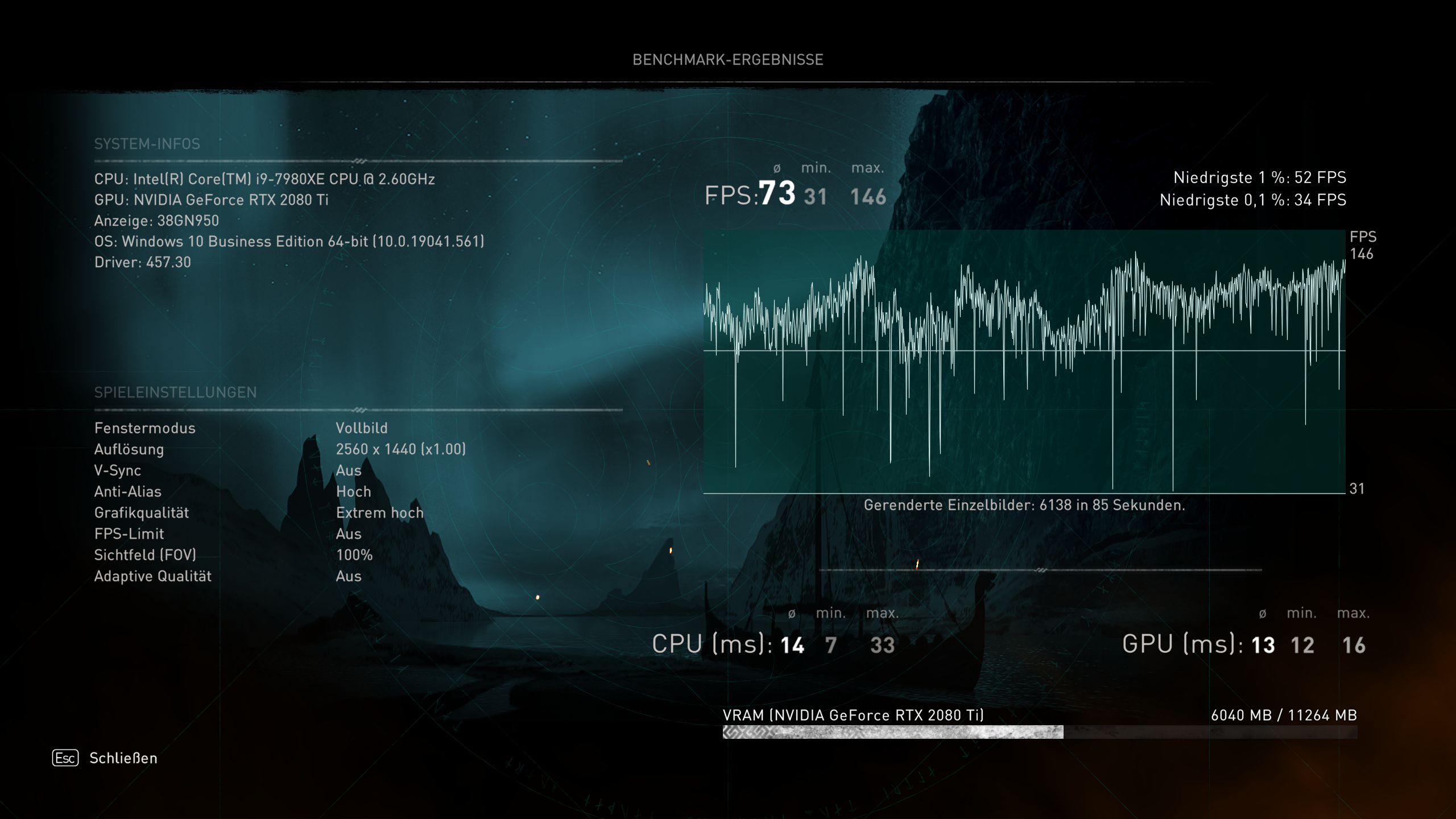Open the Grafikqualität Extrem hoch selector
This screenshot has height=819, width=1456.
[x=380, y=512]
